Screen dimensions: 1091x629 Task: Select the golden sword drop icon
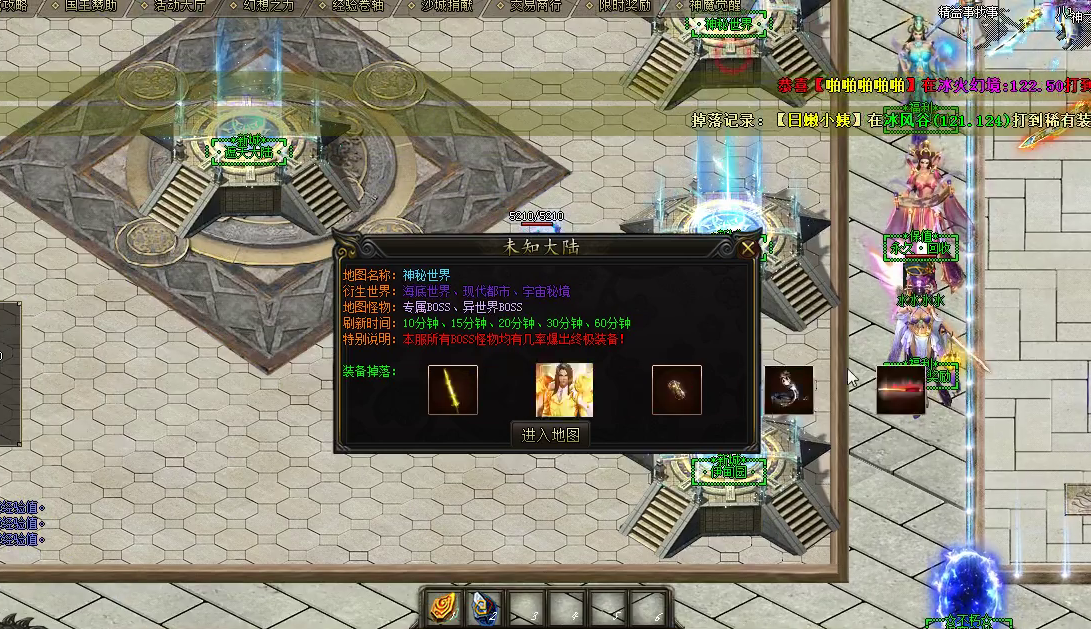(x=453, y=389)
